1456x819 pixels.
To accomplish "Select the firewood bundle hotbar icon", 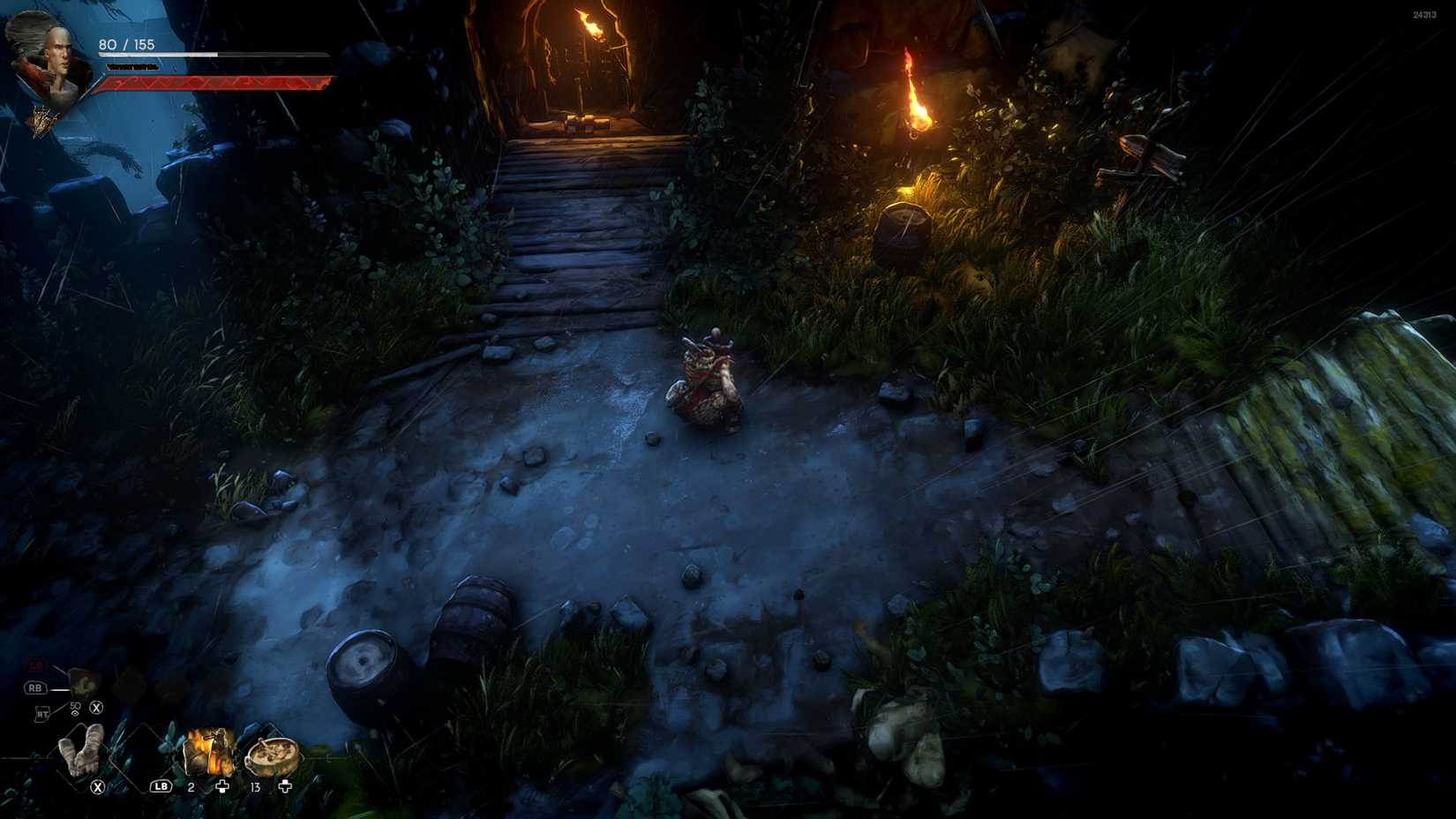I will point(209,752).
